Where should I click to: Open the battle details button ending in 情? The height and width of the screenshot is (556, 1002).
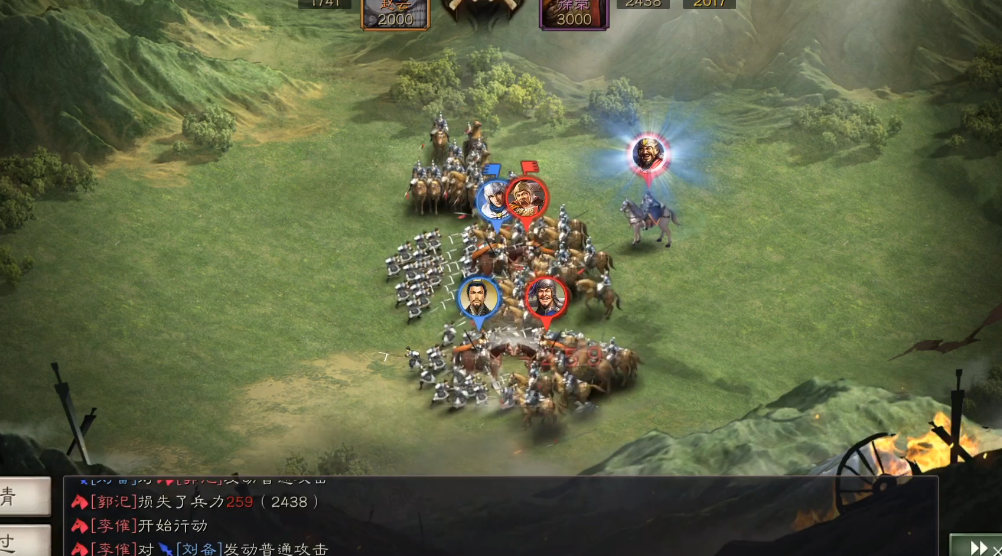point(24,497)
